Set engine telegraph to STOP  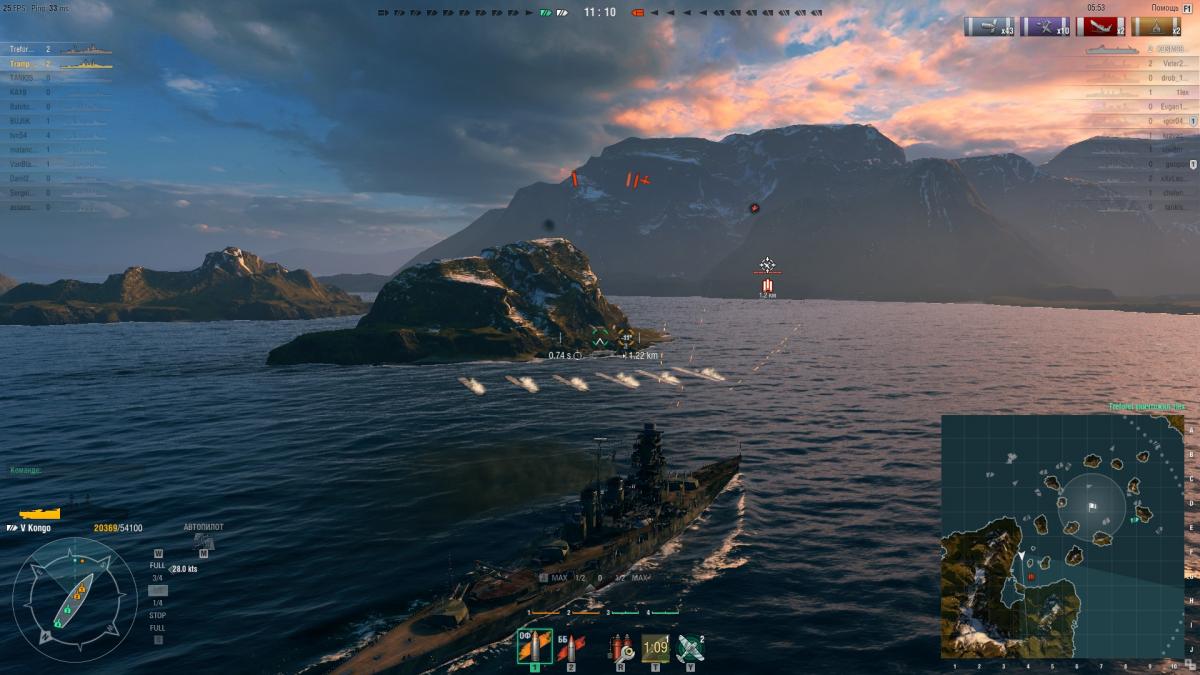(x=157, y=615)
